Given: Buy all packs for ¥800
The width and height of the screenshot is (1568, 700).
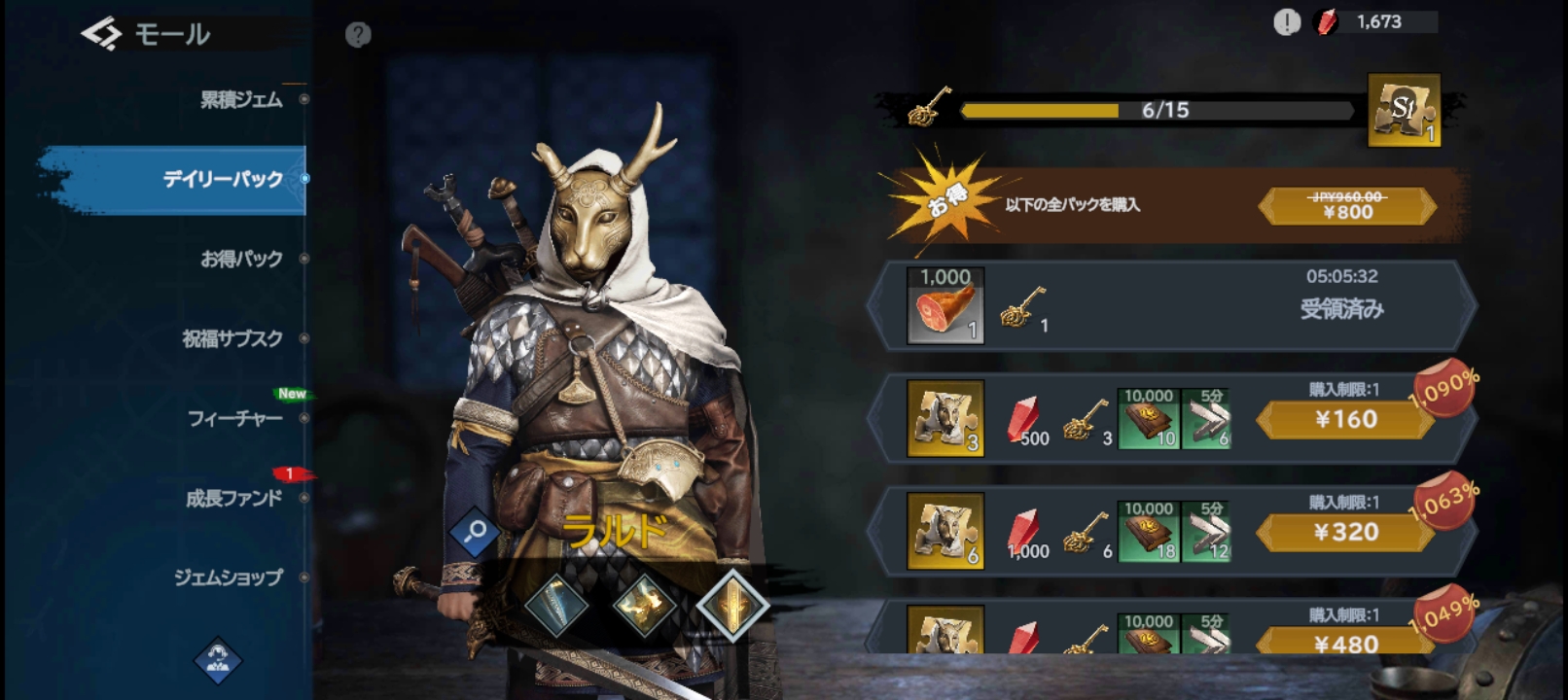Looking at the screenshot, I should coord(1347,206).
